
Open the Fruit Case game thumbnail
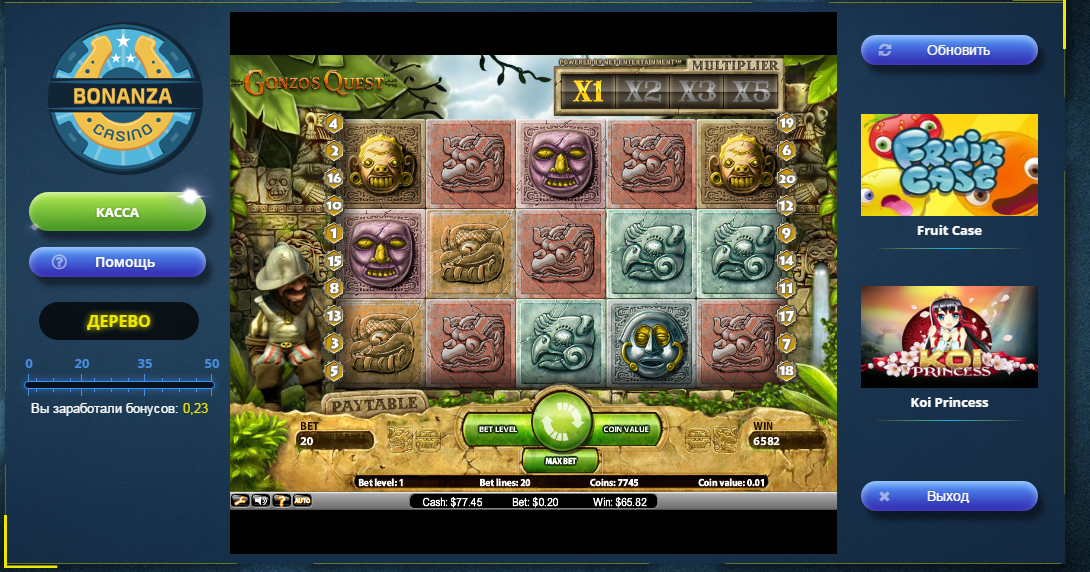point(949,165)
